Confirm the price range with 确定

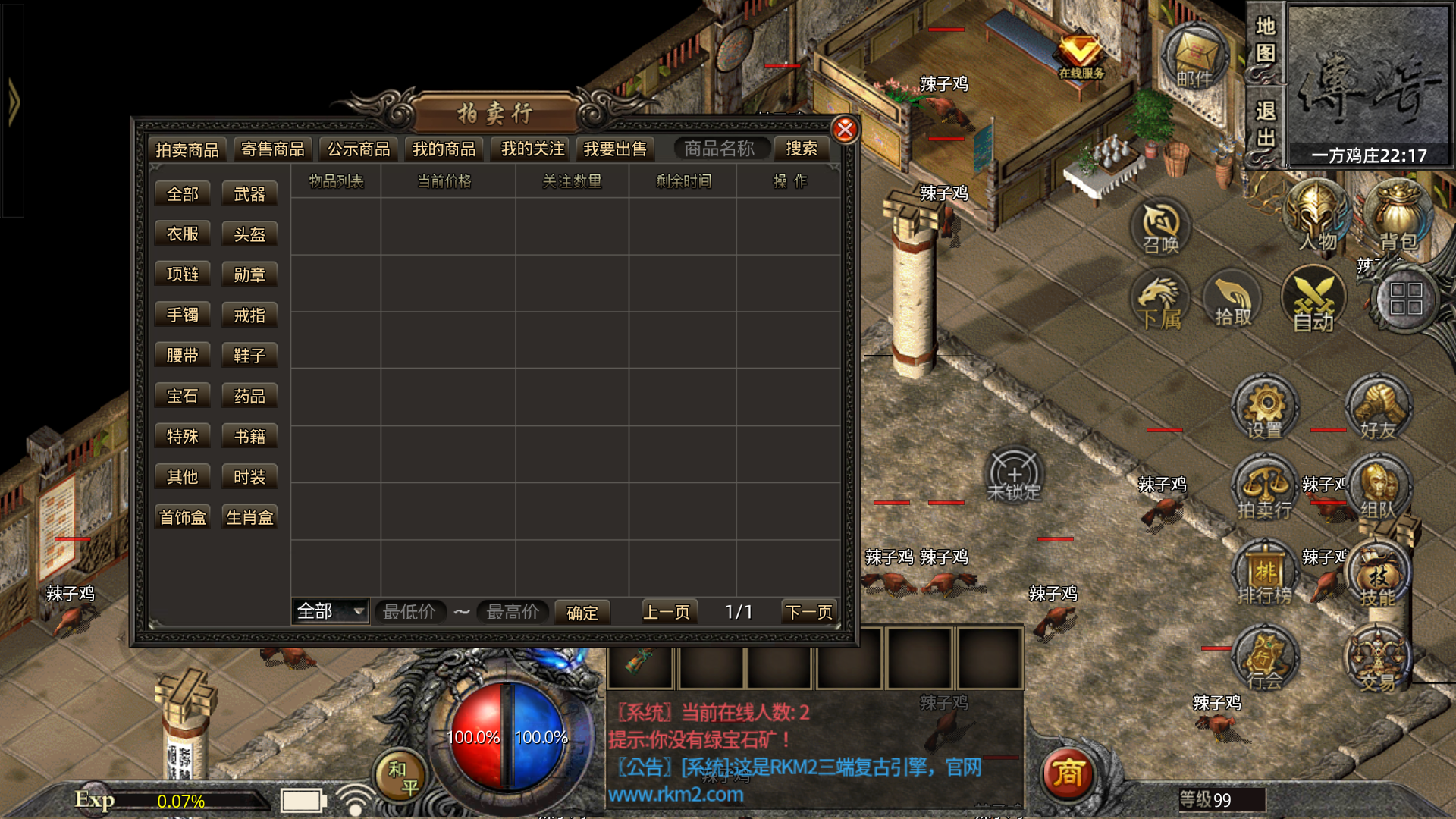tap(582, 613)
